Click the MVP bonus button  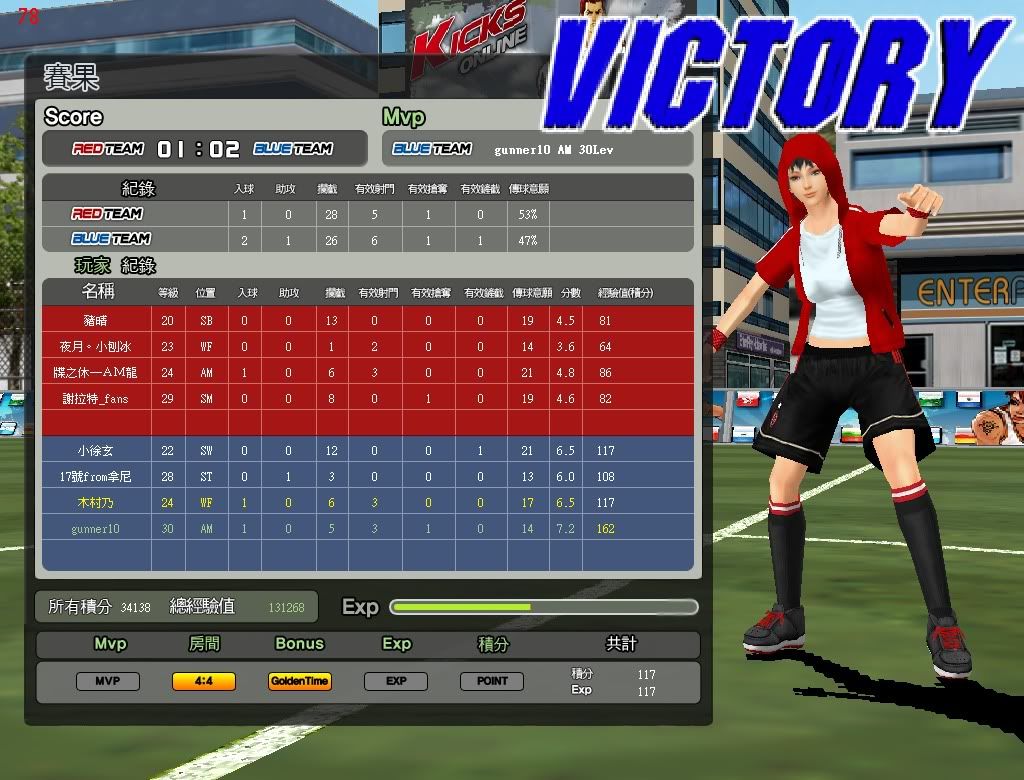point(108,682)
